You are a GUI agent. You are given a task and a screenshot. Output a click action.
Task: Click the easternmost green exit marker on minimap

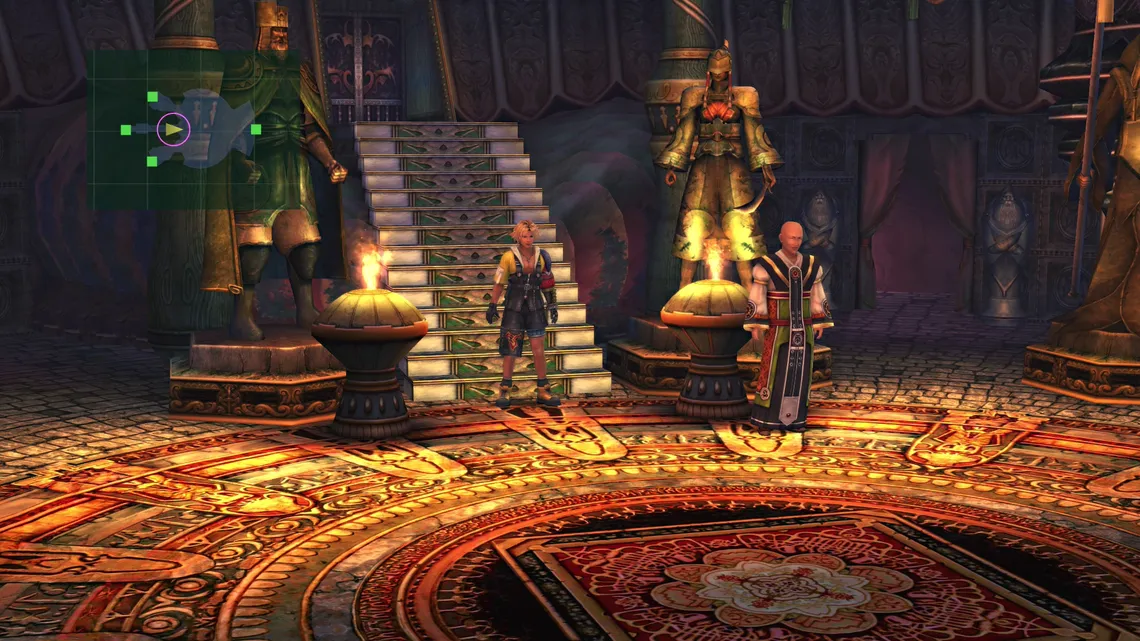256,129
